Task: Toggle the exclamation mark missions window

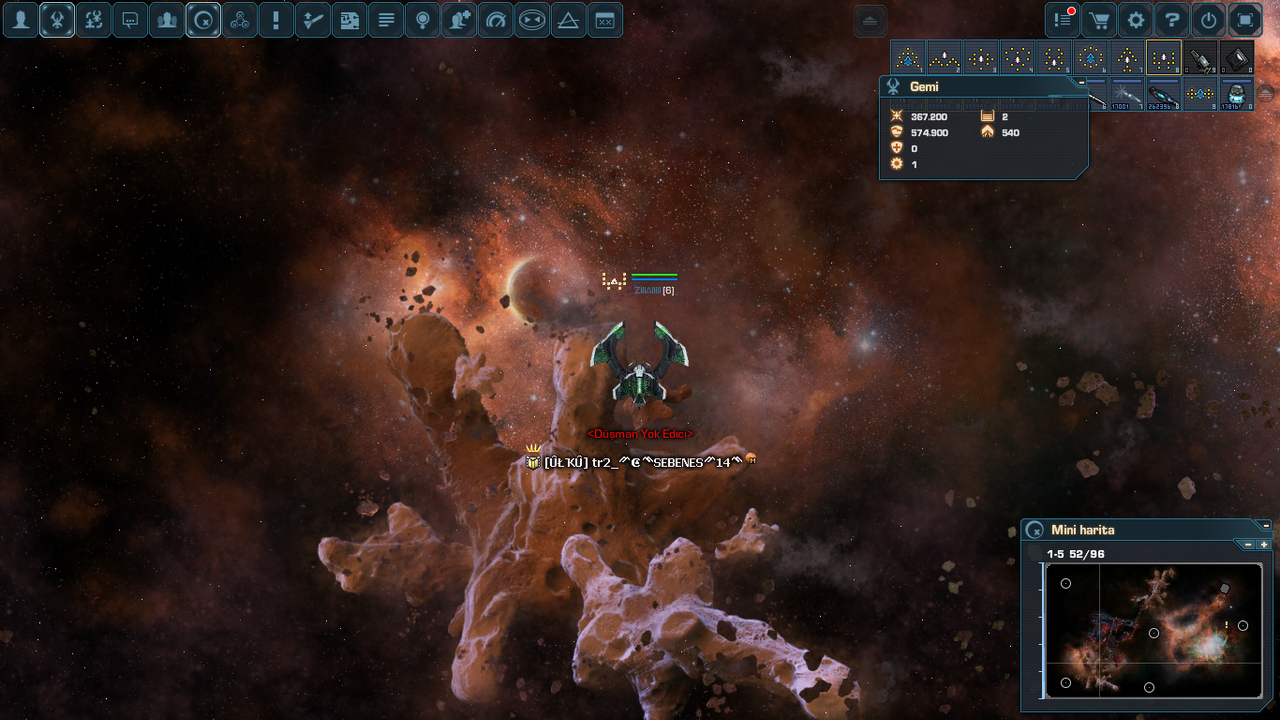Action: (x=276, y=20)
